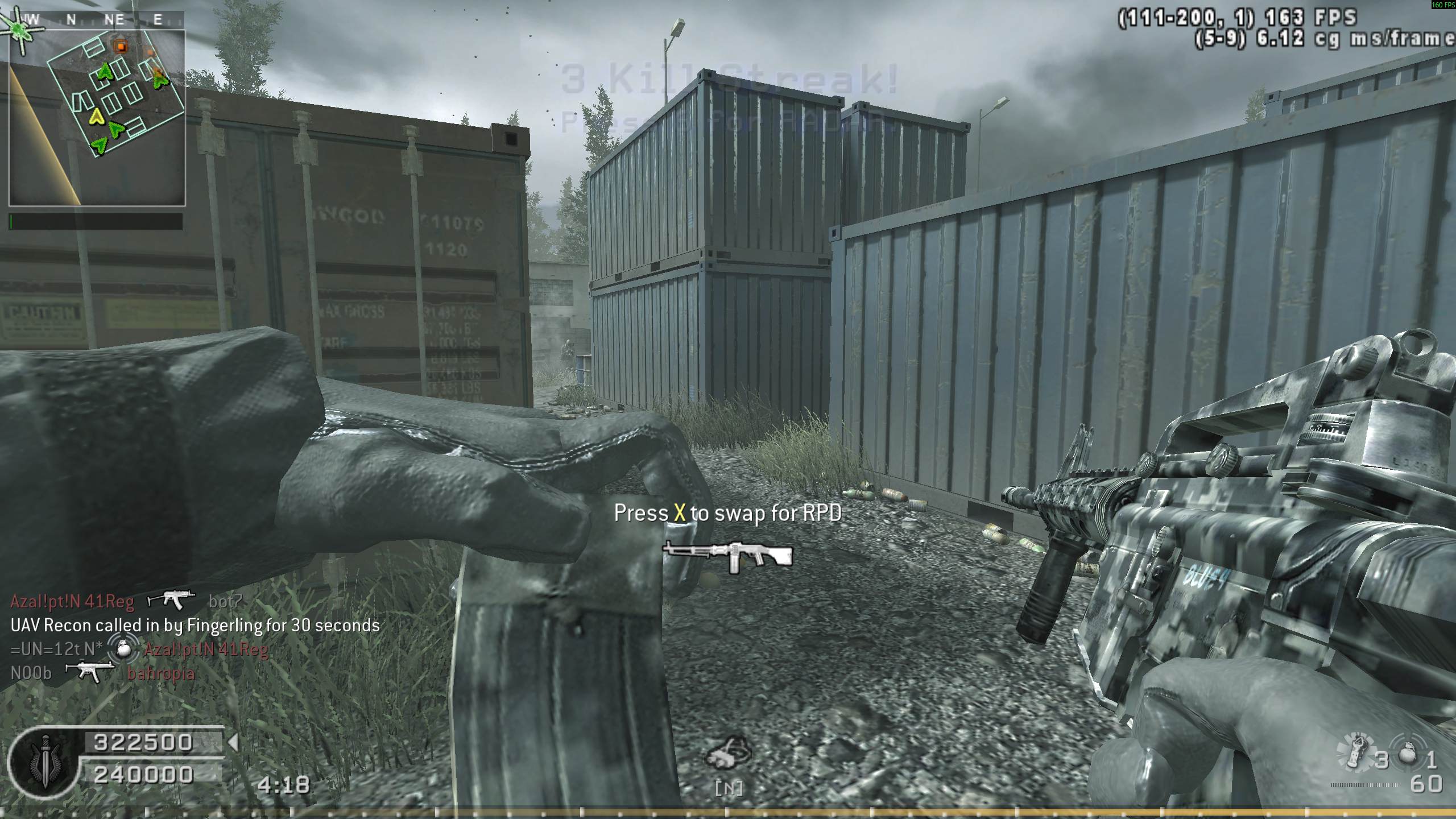Viewport: 1456px width, 819px height.
Task: Click the minimap radar display
Action: pos(97,118)
